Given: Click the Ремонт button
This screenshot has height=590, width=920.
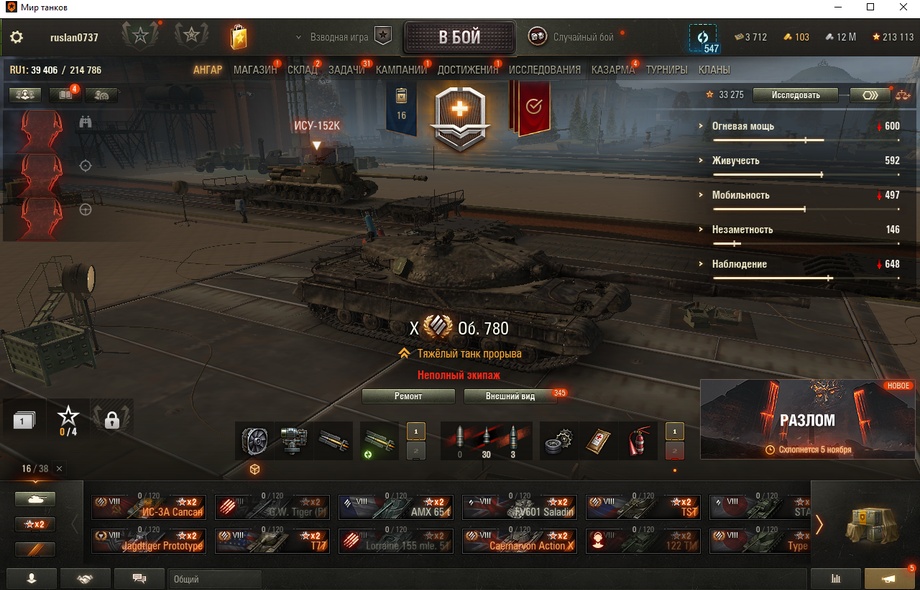Looking at the screenshot, I should tap(408, 396).
